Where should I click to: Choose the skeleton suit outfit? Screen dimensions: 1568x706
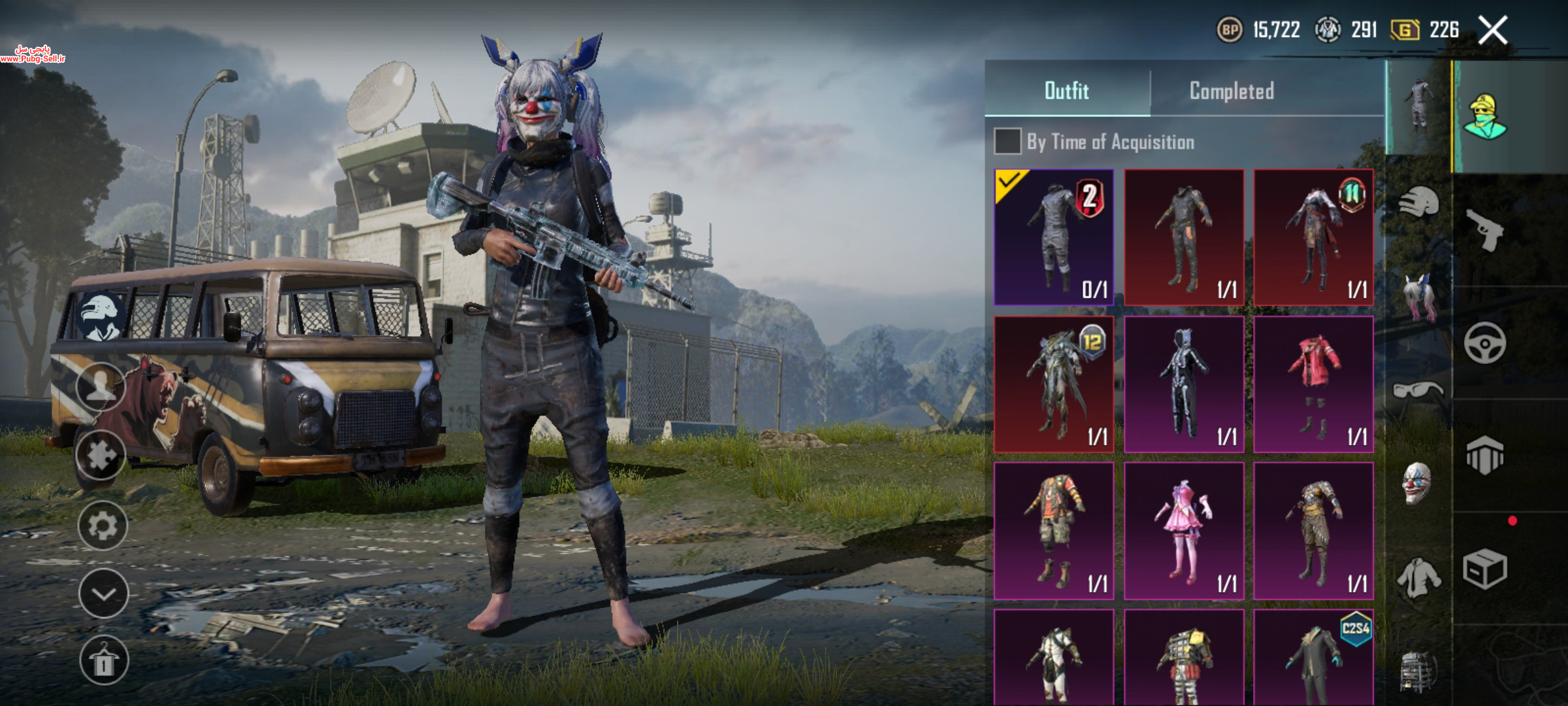(x=1184, y=384)
